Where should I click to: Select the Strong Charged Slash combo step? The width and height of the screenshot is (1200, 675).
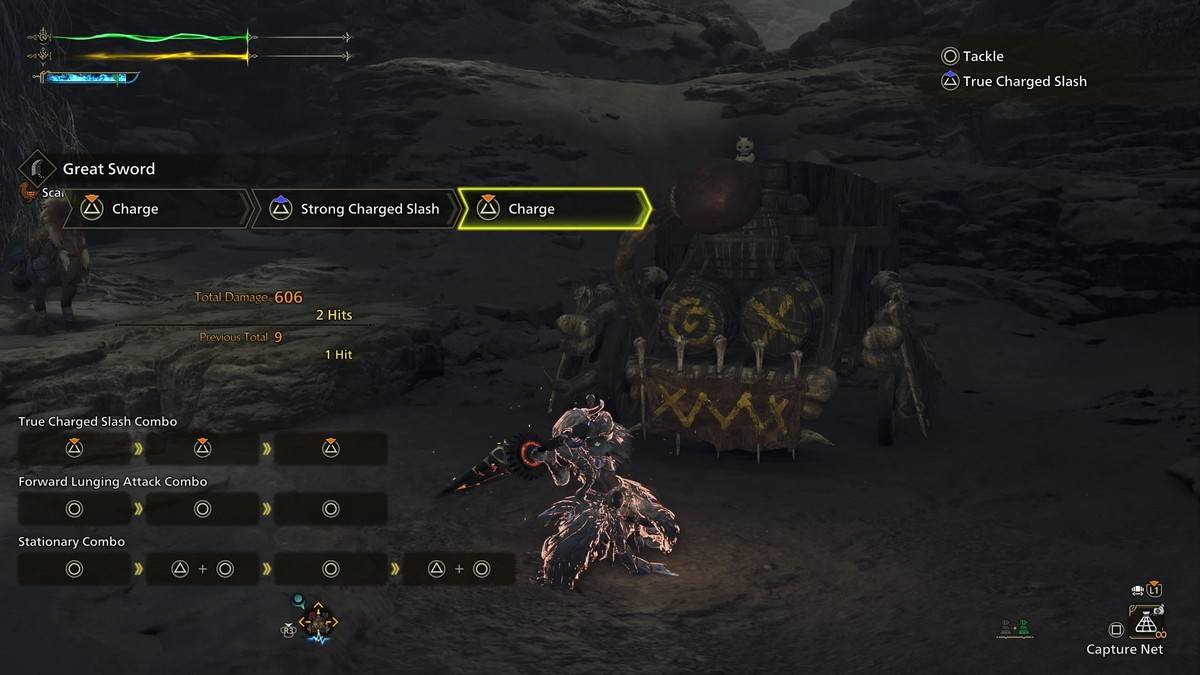coord(357,209)
